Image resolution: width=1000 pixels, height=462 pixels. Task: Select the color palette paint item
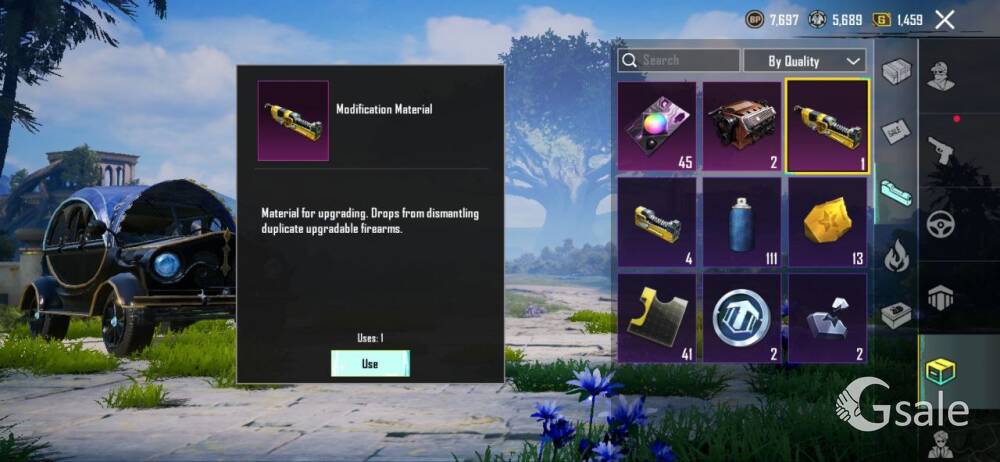coord(656,126)
